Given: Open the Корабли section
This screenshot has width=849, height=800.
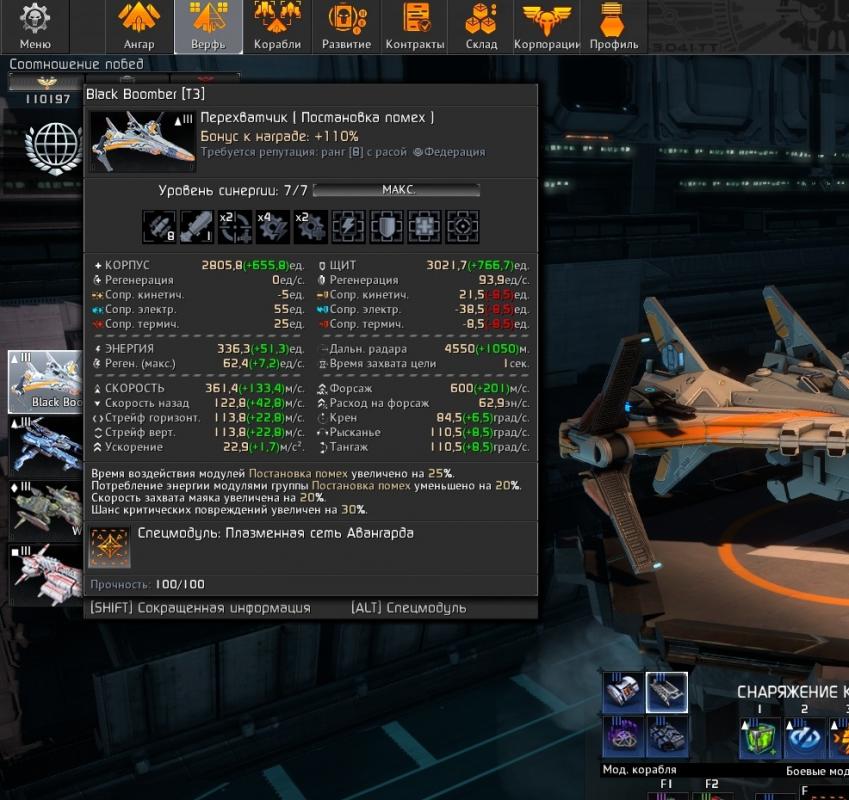Looking at the screenshot, I should [x=277, y=27].
